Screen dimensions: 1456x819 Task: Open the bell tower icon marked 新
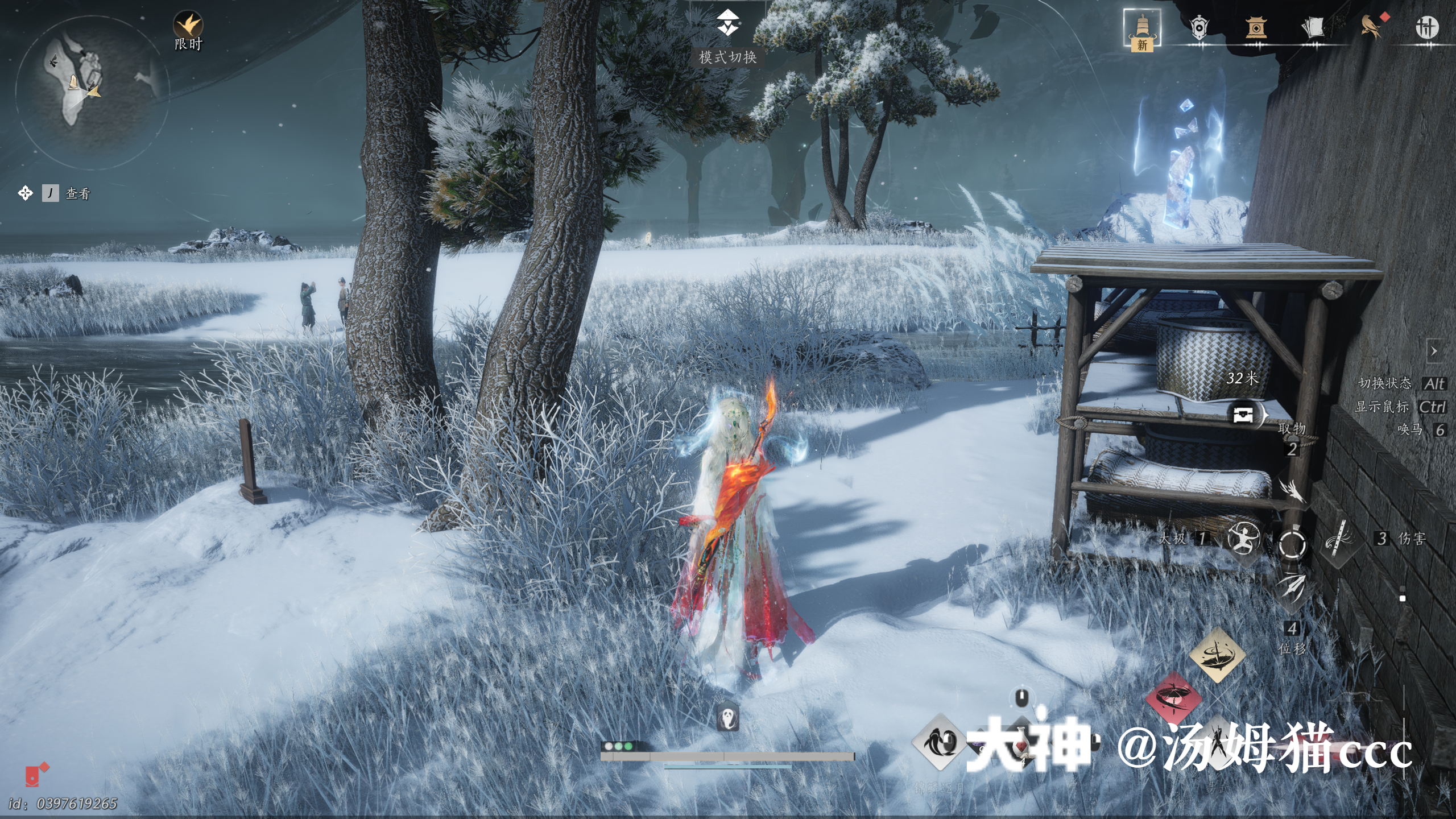tap(1142, 28)
